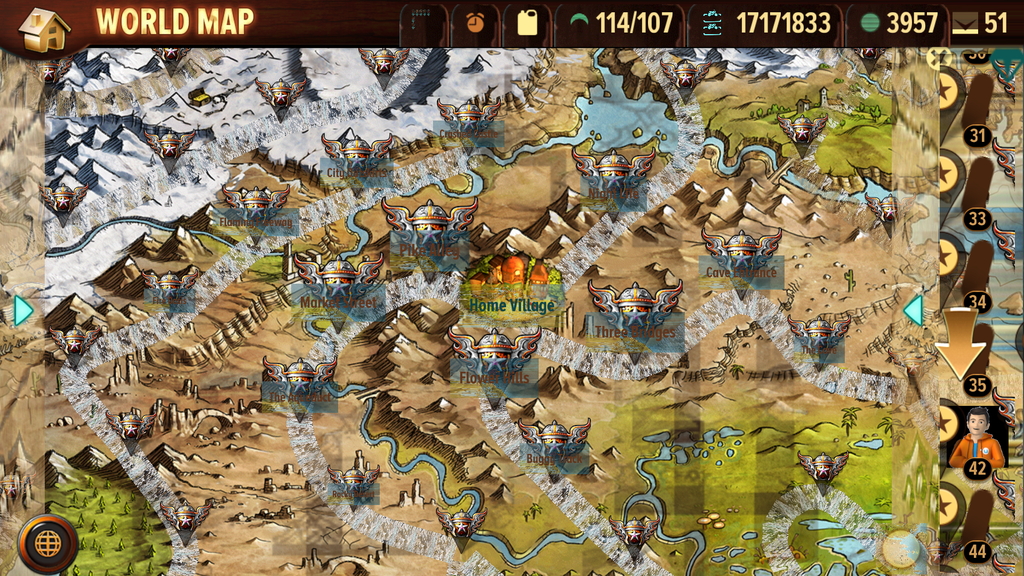
Task: Choose the City Borders track marker
Action: click(357, 155)
